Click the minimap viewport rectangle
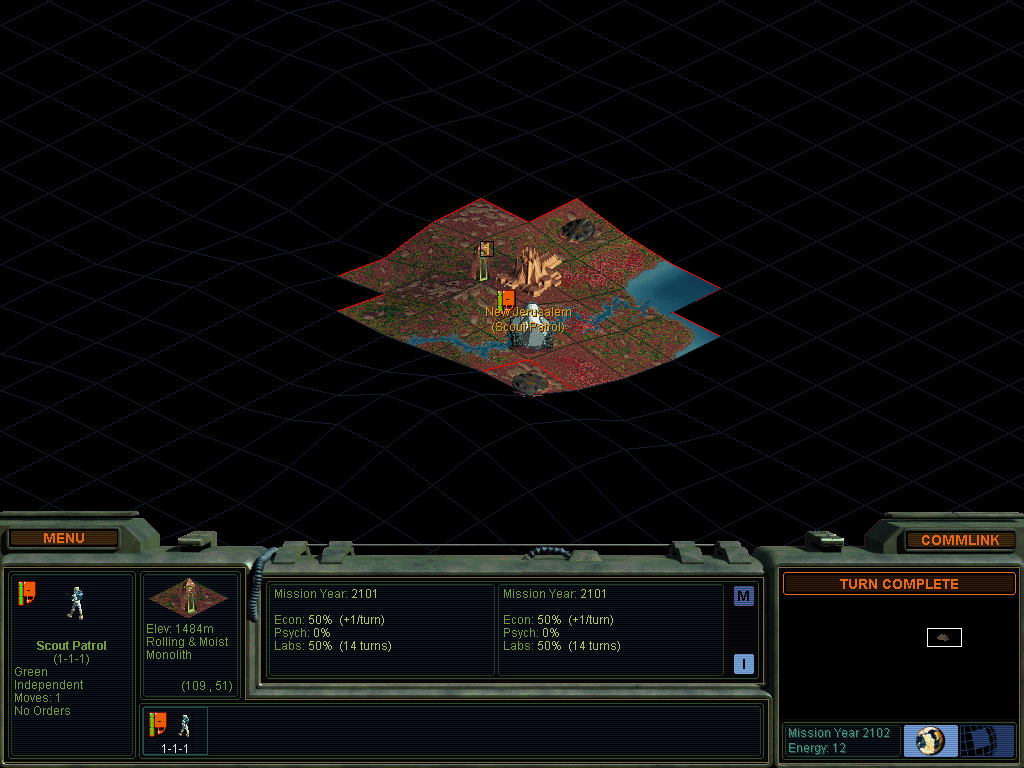This screenshot has width=1024, height=768. coord(944,637)
